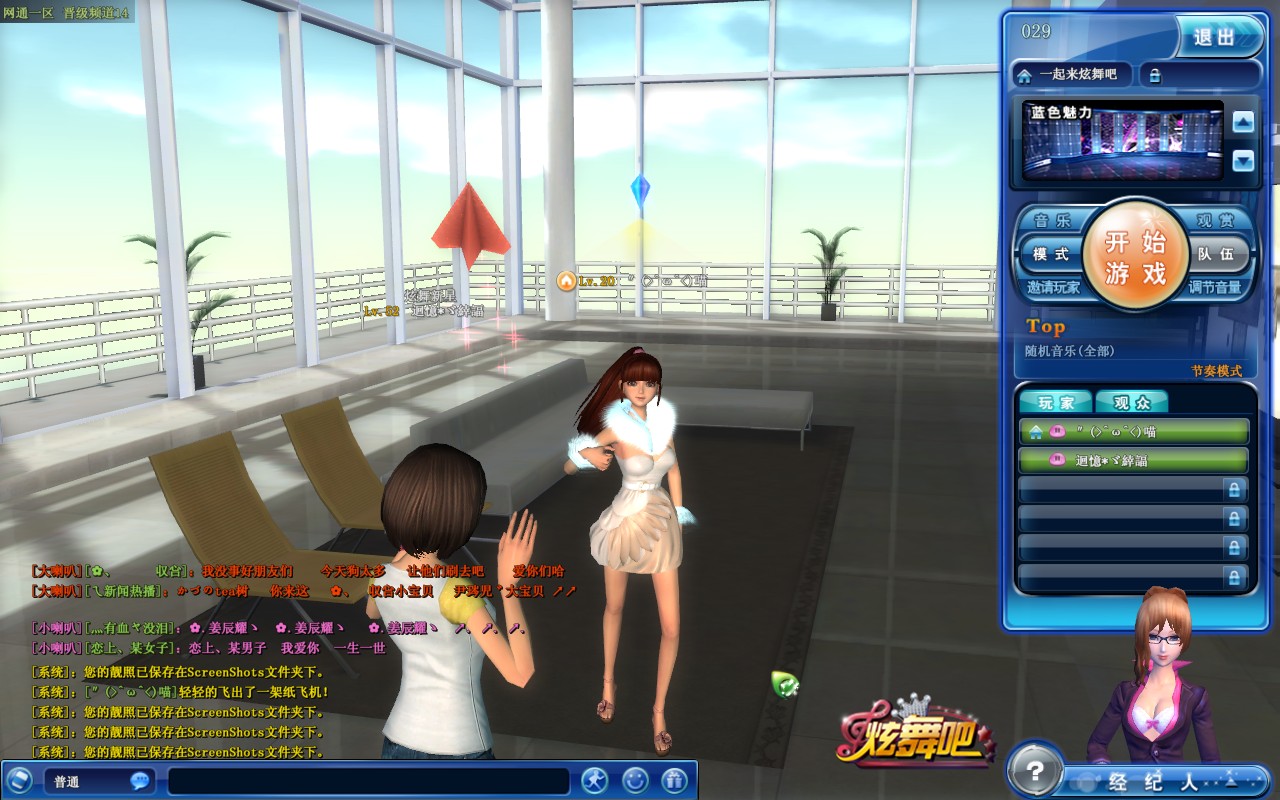Open the 普通 chat channel selector
Viewport: 1280px width, 800px height.
[98, 781]
